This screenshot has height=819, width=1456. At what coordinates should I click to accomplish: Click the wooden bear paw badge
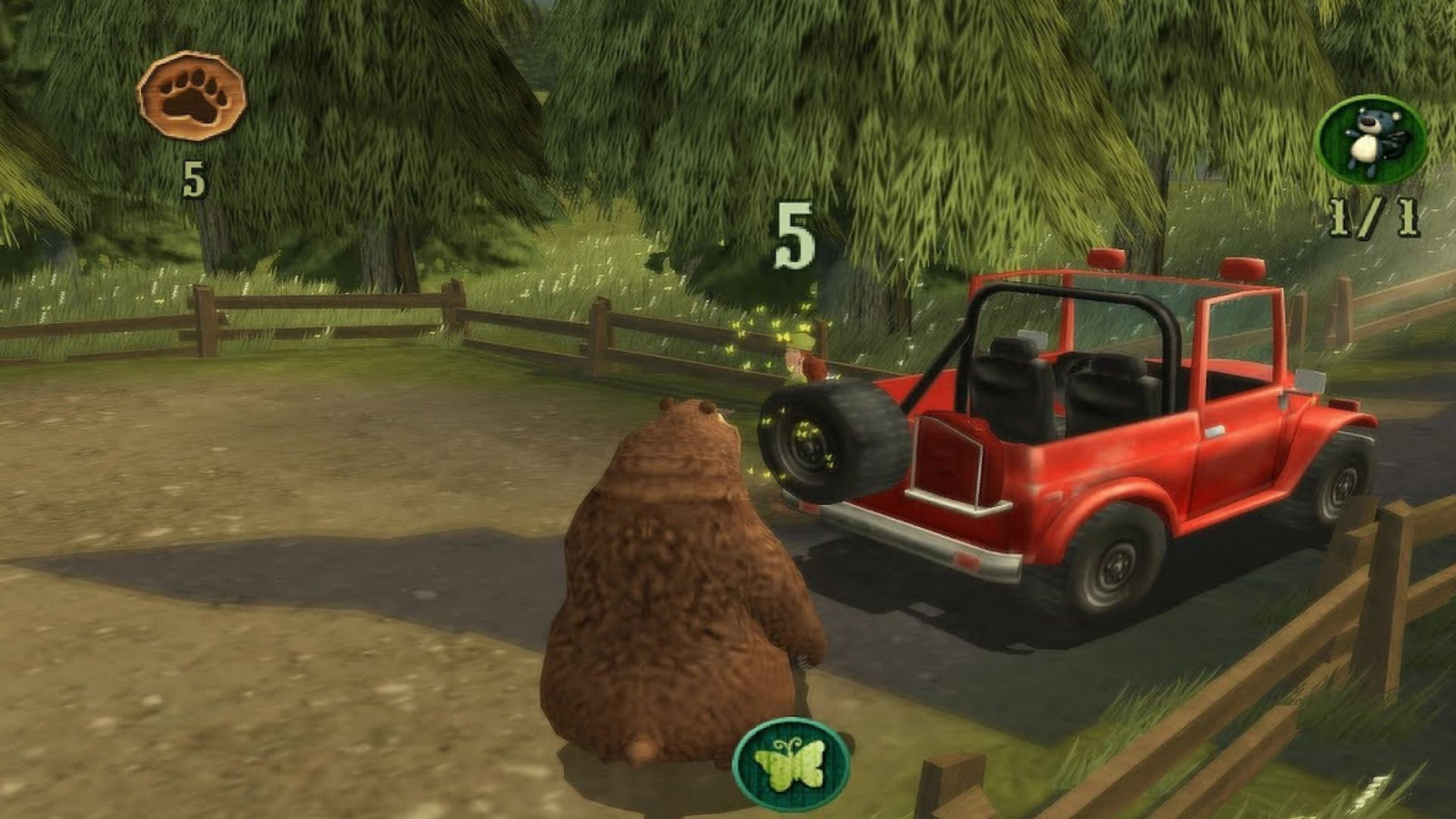point(191,95)
